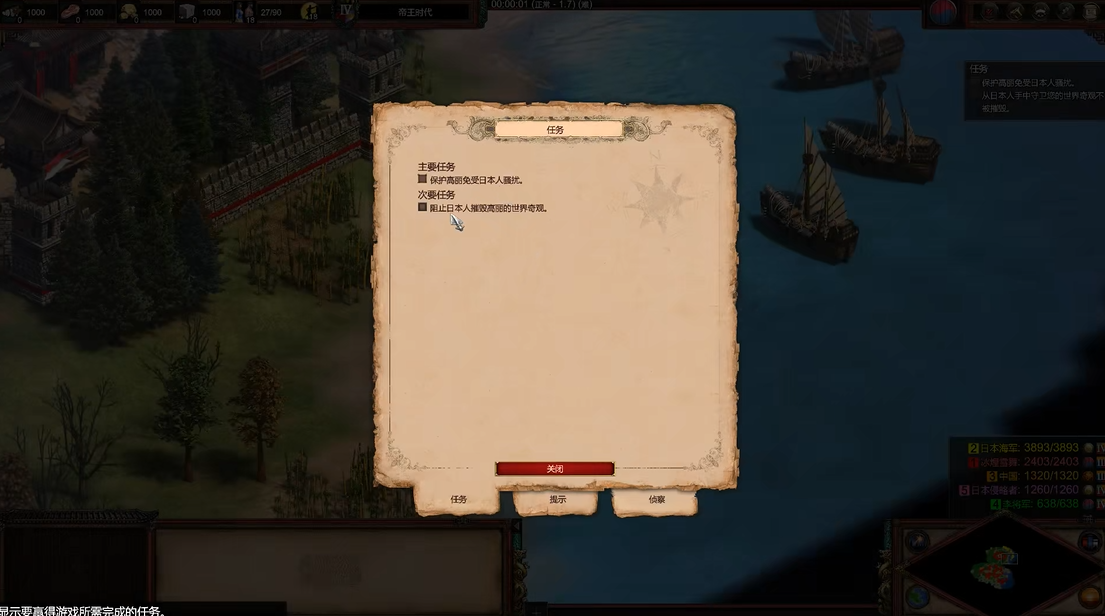Toggle the 主要任务 objective checkbox
The height and width of the screenshot is (616, 1105).
pyautogui.click(x=423, y=179)
